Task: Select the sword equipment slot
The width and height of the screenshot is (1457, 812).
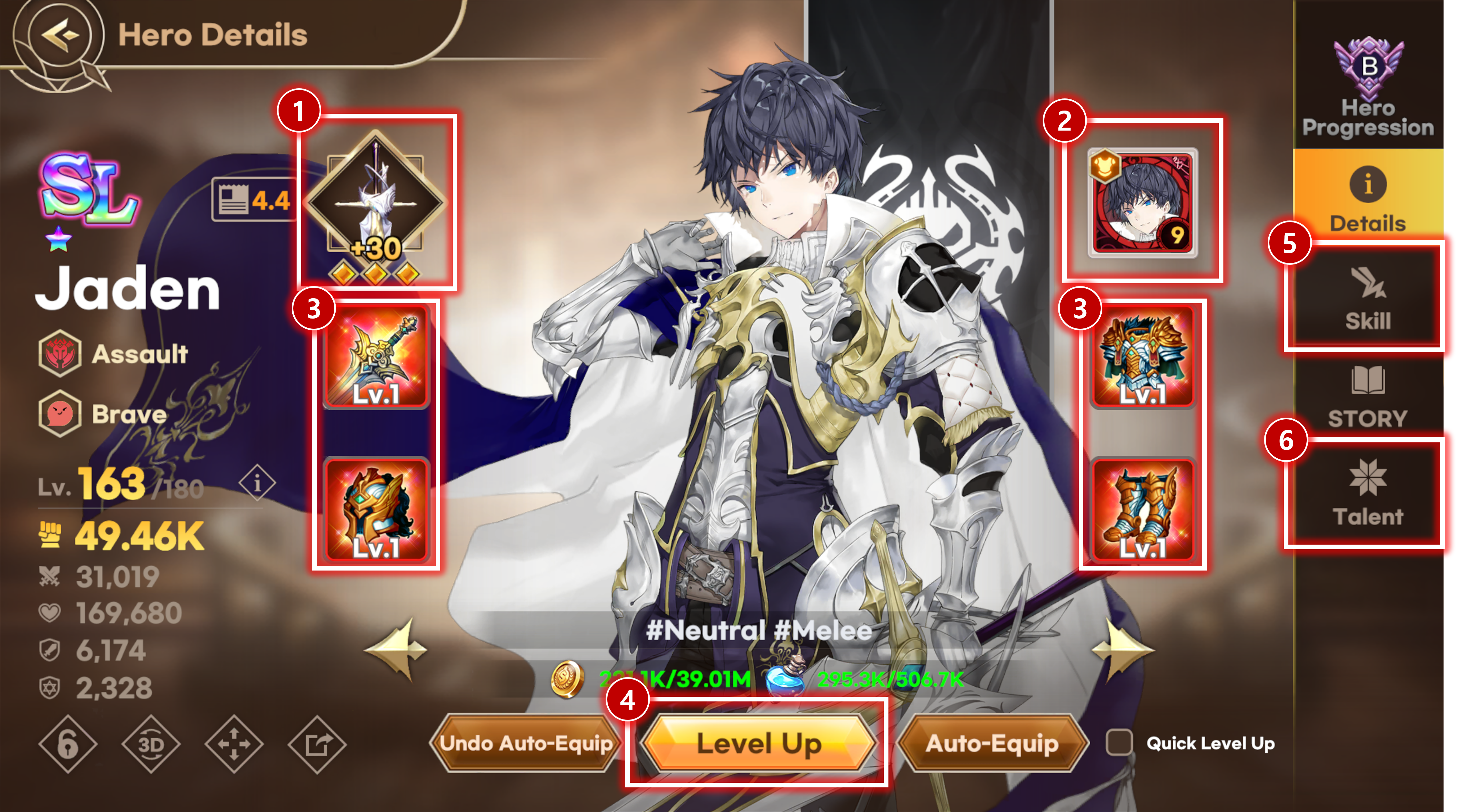Action: pyautogui.click(x=376, y=357)
